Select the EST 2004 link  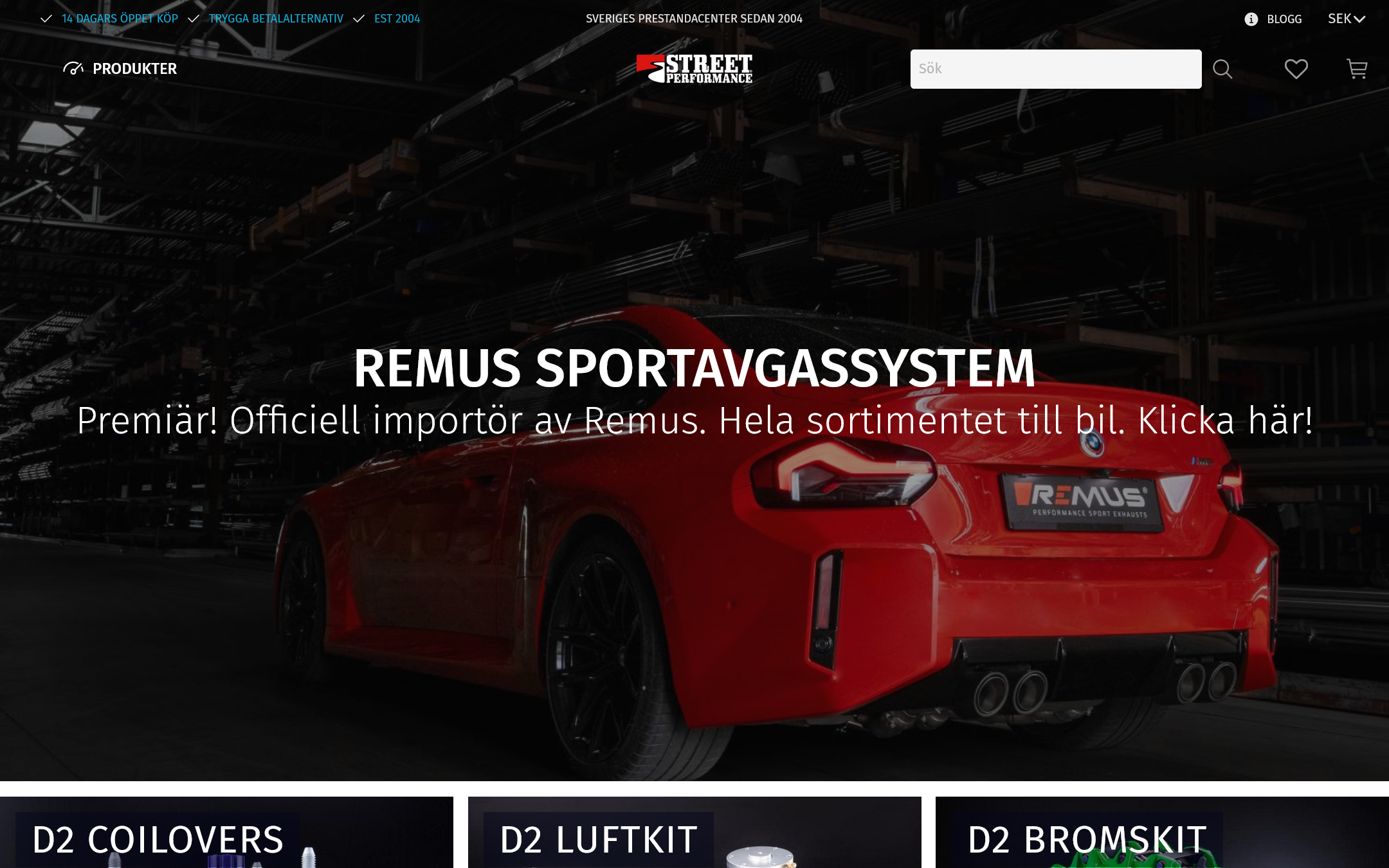pos(397,19)
